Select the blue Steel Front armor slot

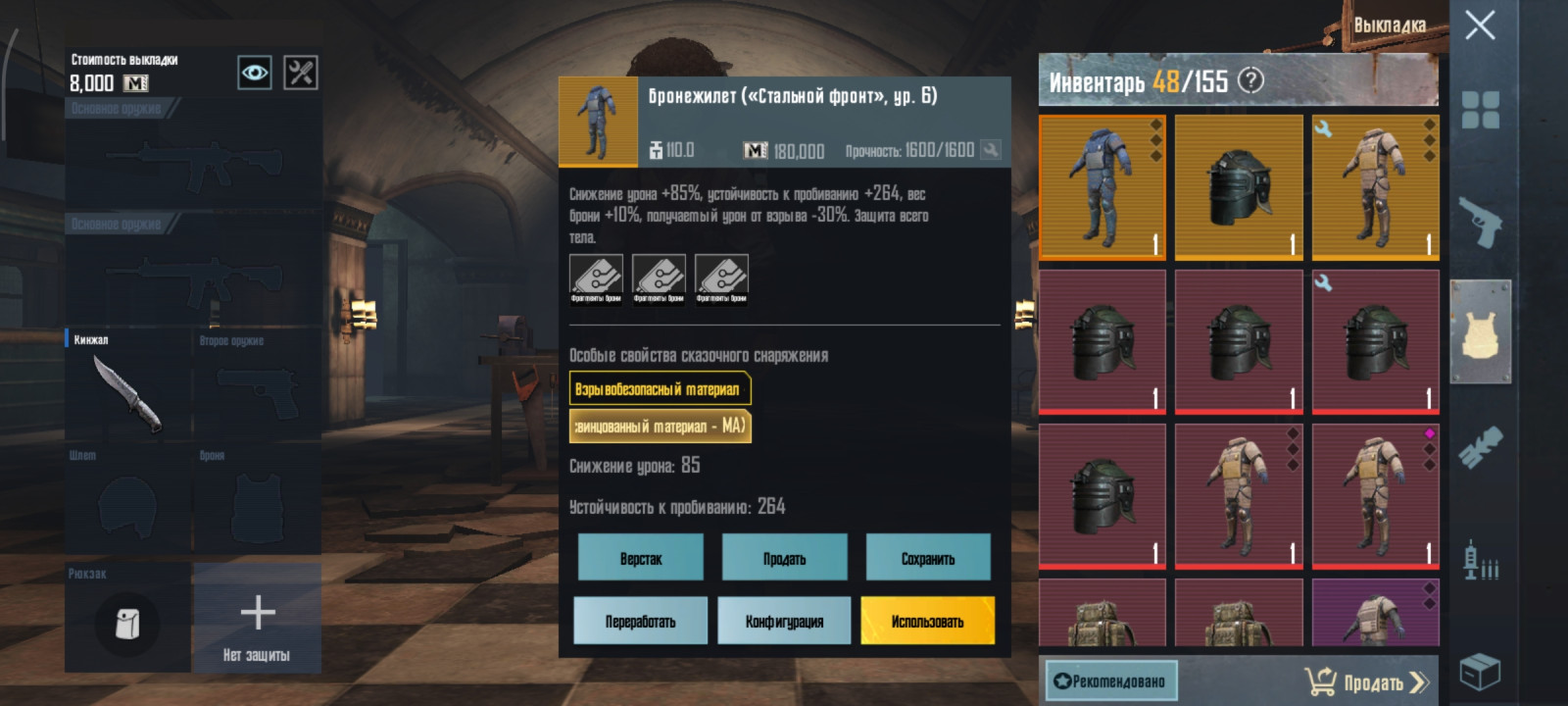[1102, 187]
